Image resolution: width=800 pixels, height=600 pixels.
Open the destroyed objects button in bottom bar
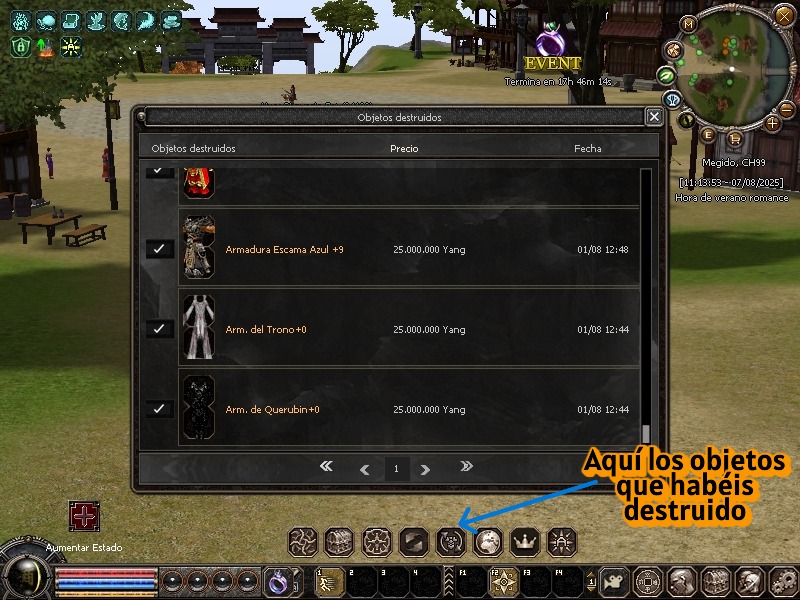[451, 542]
